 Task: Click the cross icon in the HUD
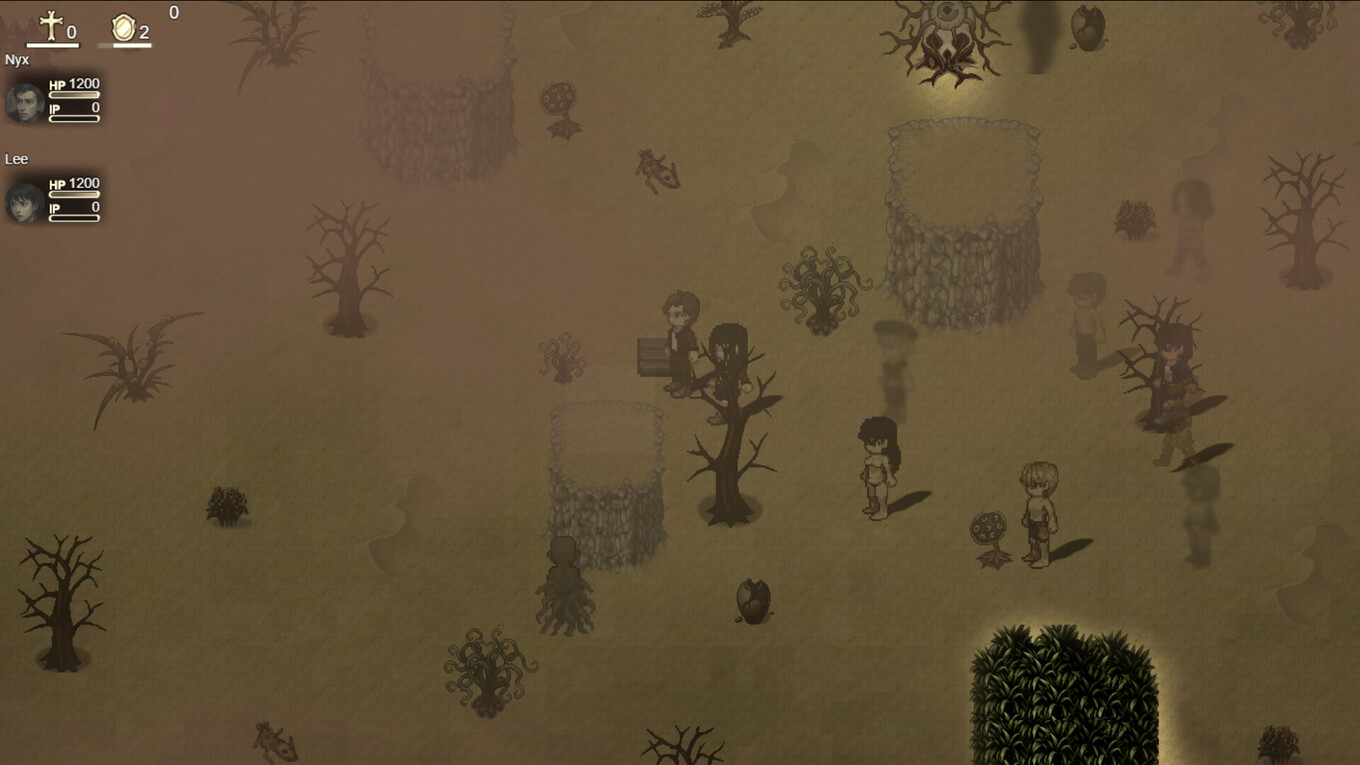click(x=51, y=26)
